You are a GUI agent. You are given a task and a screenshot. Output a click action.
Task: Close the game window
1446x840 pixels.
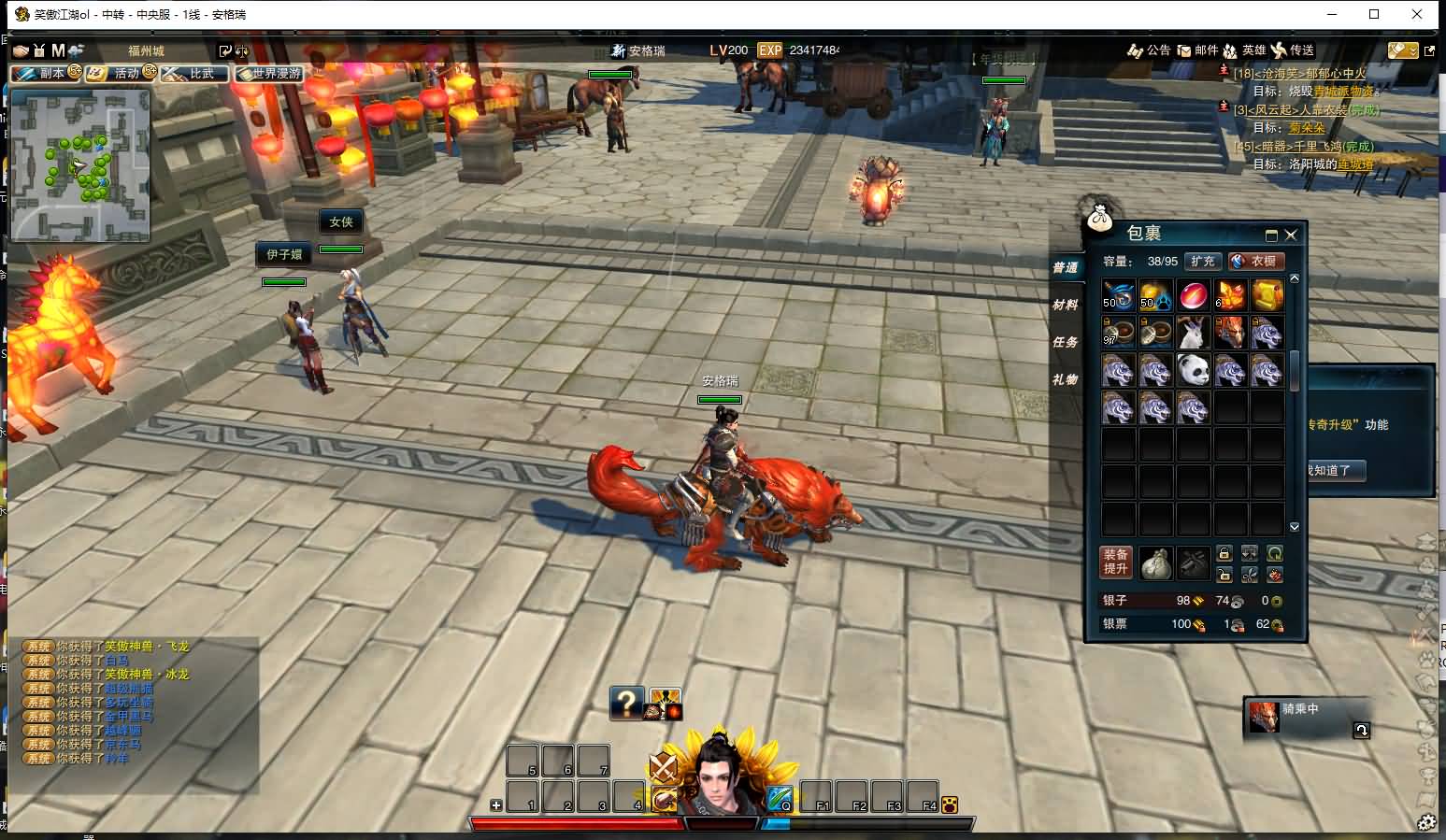point(1418,14)
